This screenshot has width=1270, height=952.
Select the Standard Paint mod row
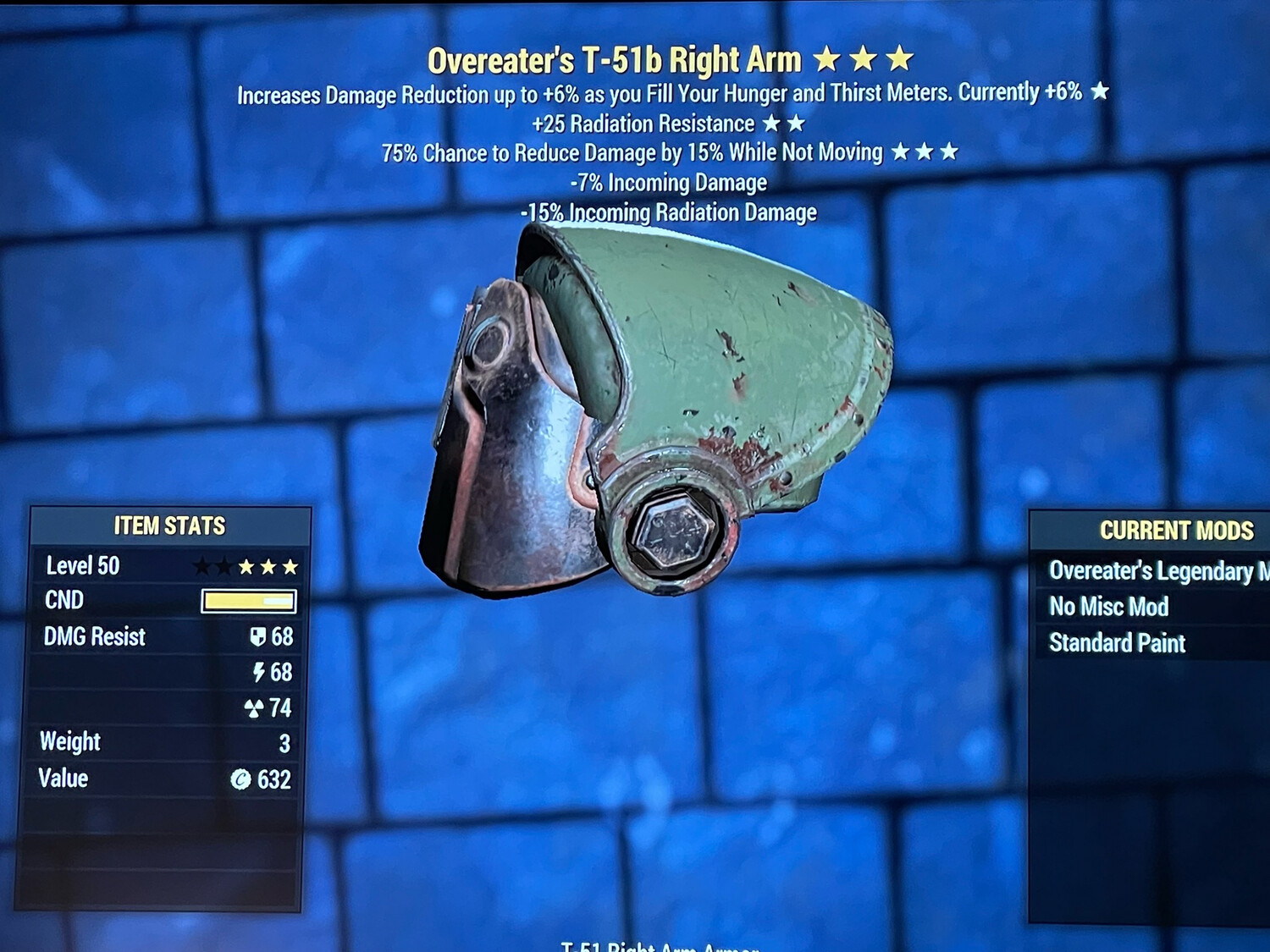pos(1118,643)
